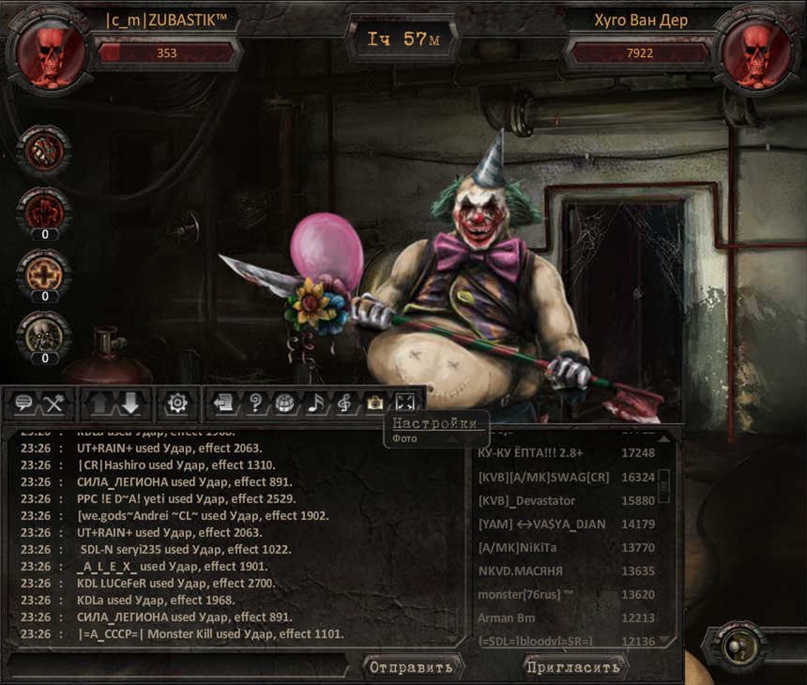
Task: Open settings with the gear icon
Action: tap(178, 403)
